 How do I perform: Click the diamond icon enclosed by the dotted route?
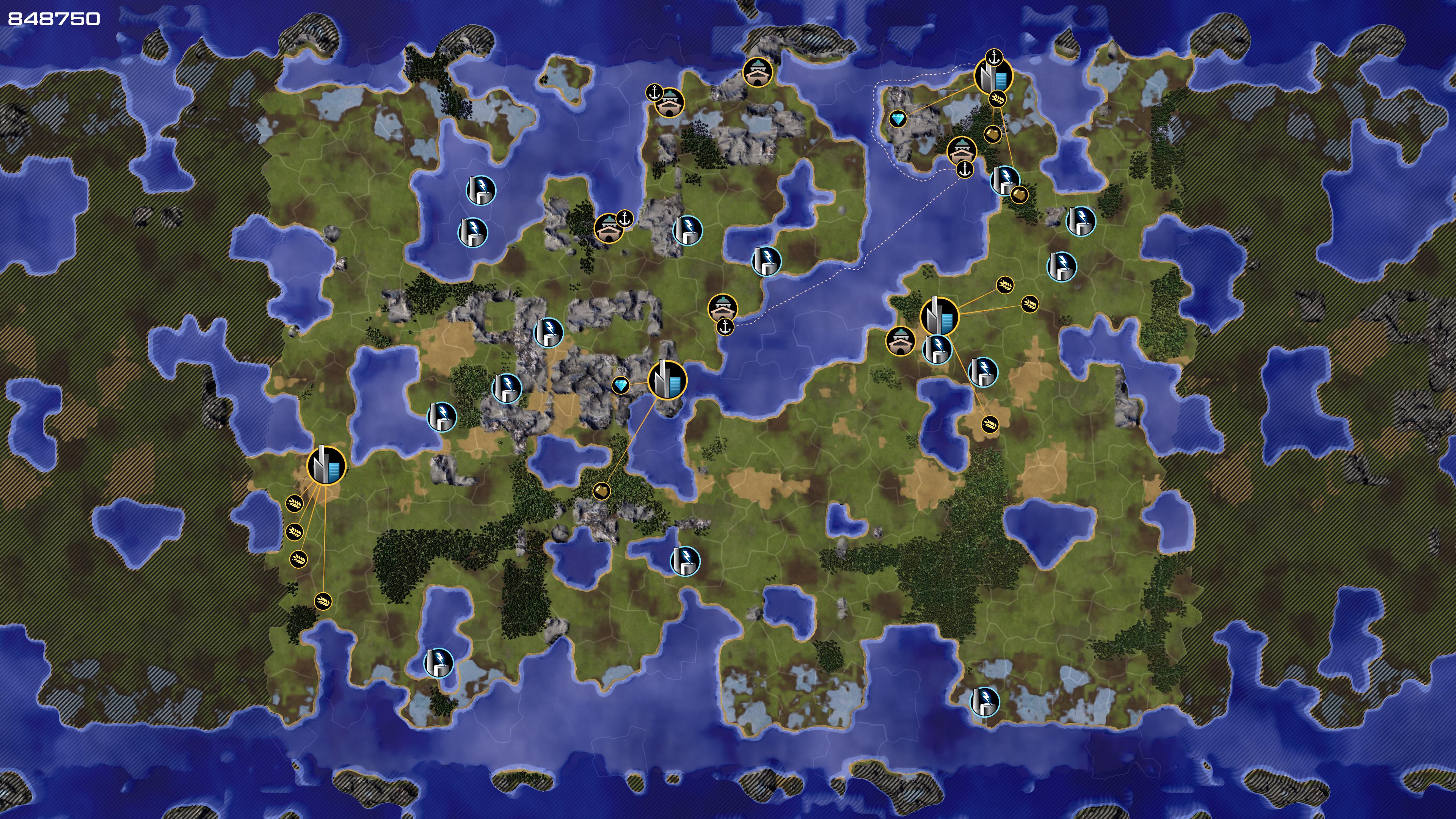pyautogui.click(x=897, y=119)
